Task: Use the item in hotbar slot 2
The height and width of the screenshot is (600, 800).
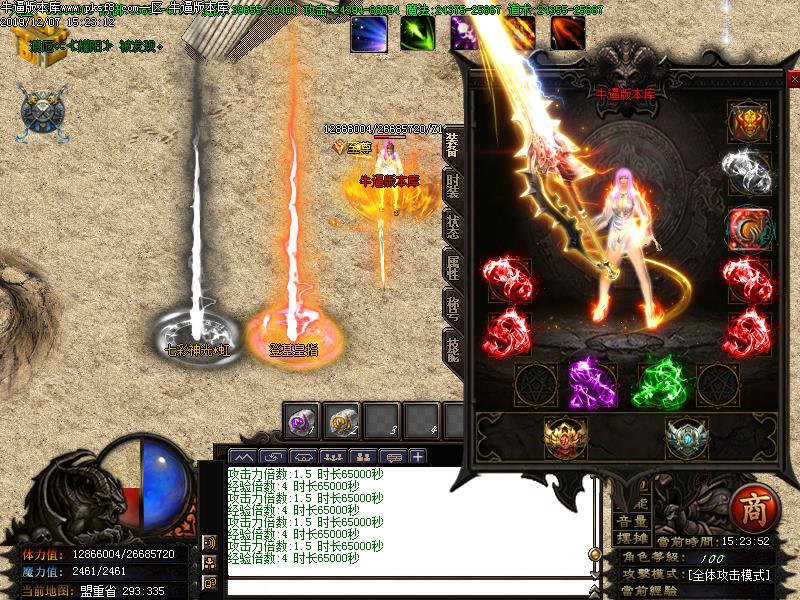Action: pos(344,420)
